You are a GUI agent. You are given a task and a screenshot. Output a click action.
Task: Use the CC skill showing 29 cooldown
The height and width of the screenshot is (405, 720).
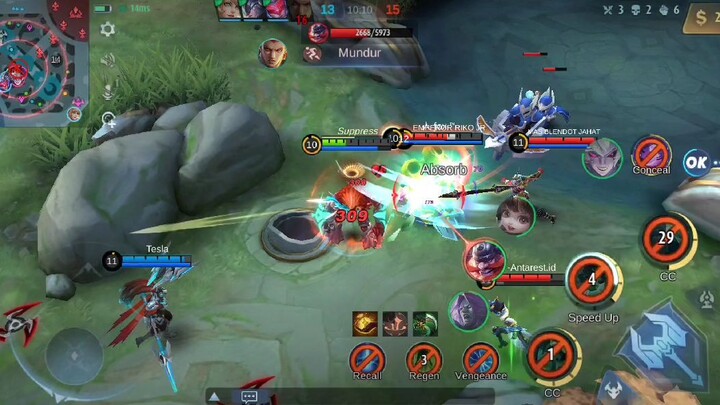tap(667, 239)
